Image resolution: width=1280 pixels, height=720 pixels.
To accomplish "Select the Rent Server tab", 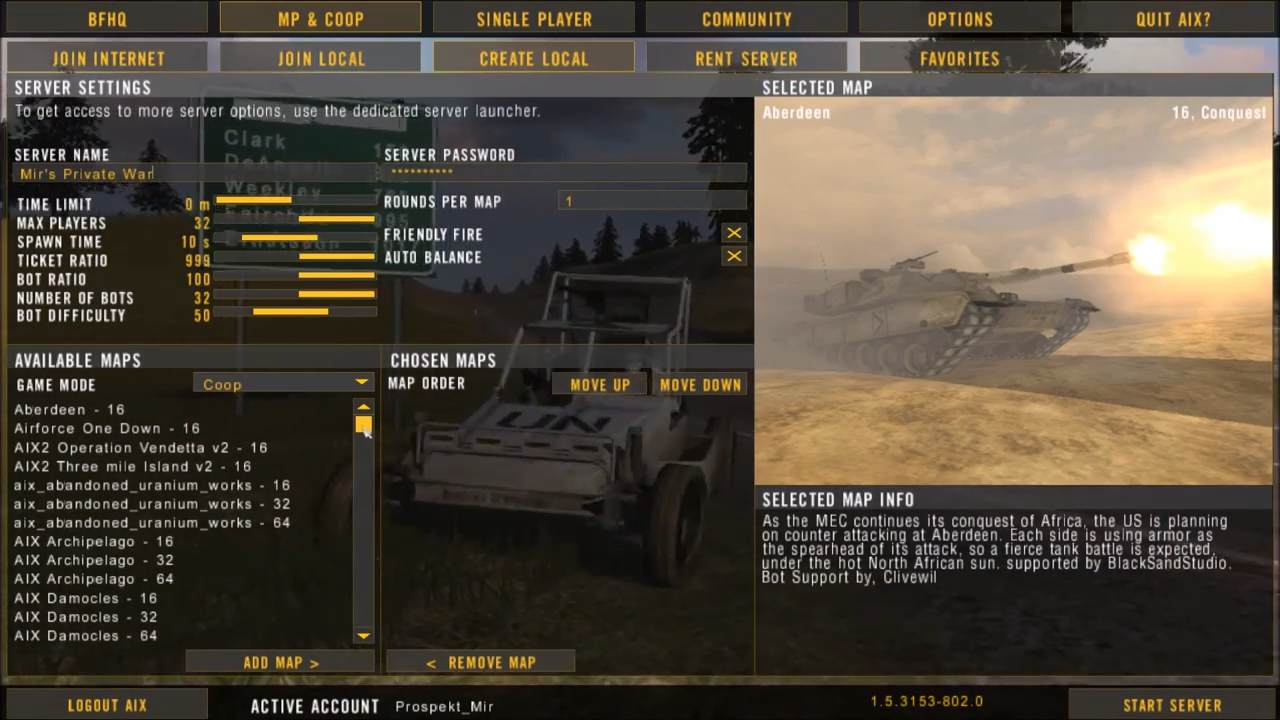I will pyautogui.click(x=746, y=58).
